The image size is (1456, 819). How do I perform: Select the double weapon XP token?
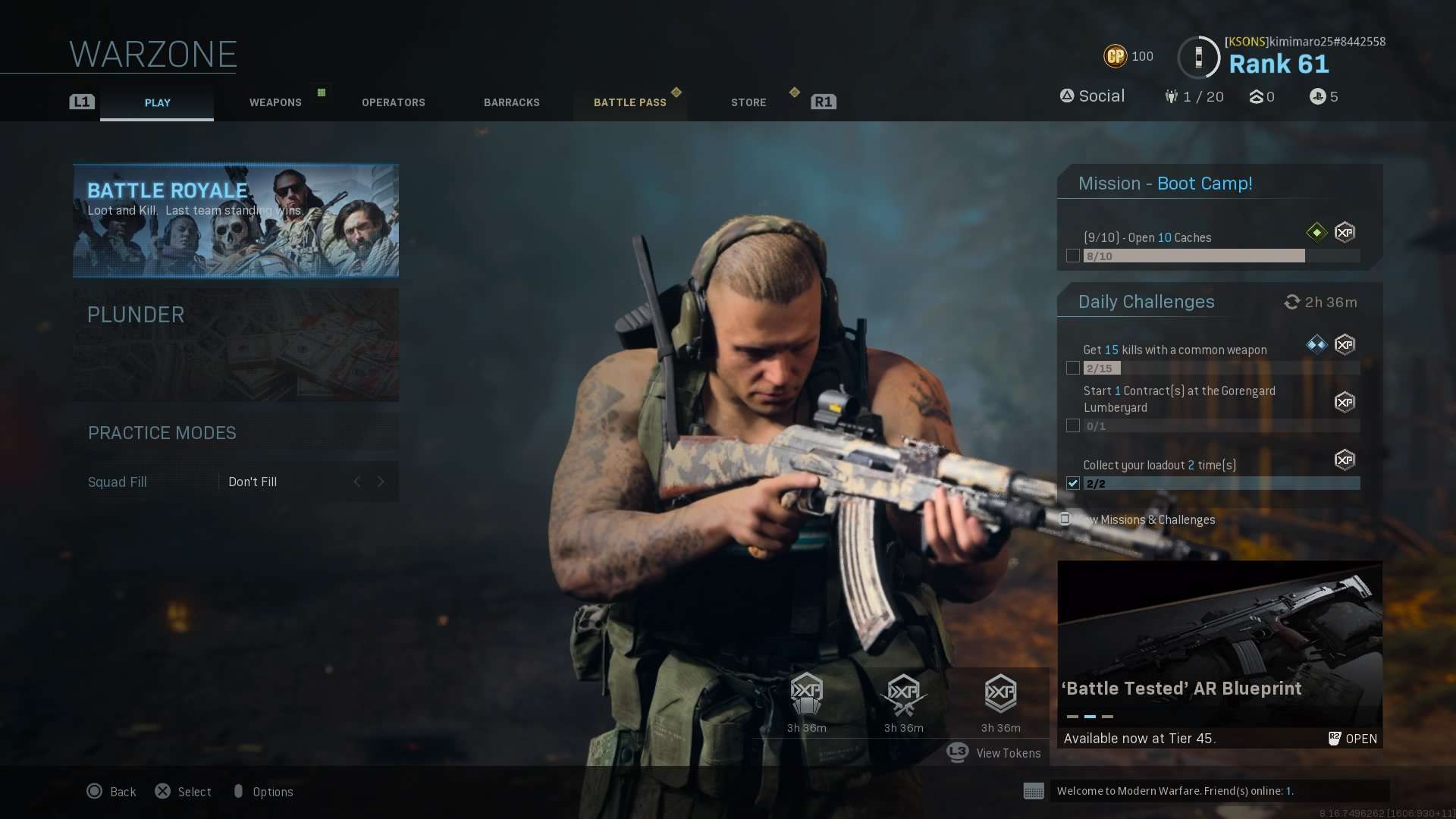coord(903,694)
